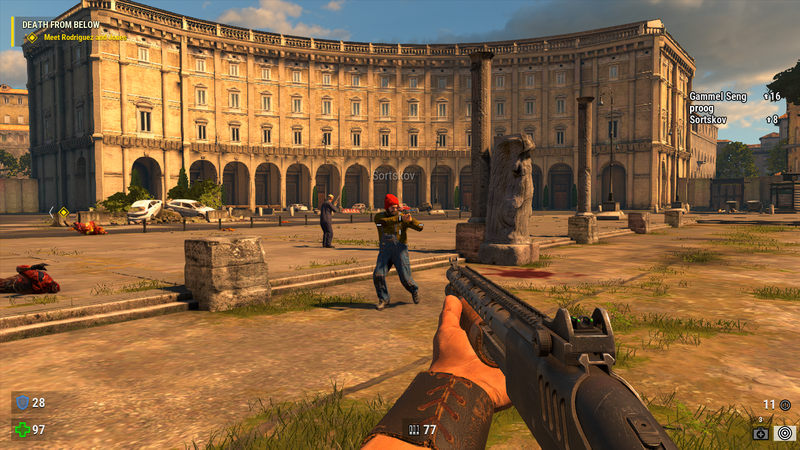Click the green health cross icon
Viewport: 800px width, 450px height.
[22, 429]
